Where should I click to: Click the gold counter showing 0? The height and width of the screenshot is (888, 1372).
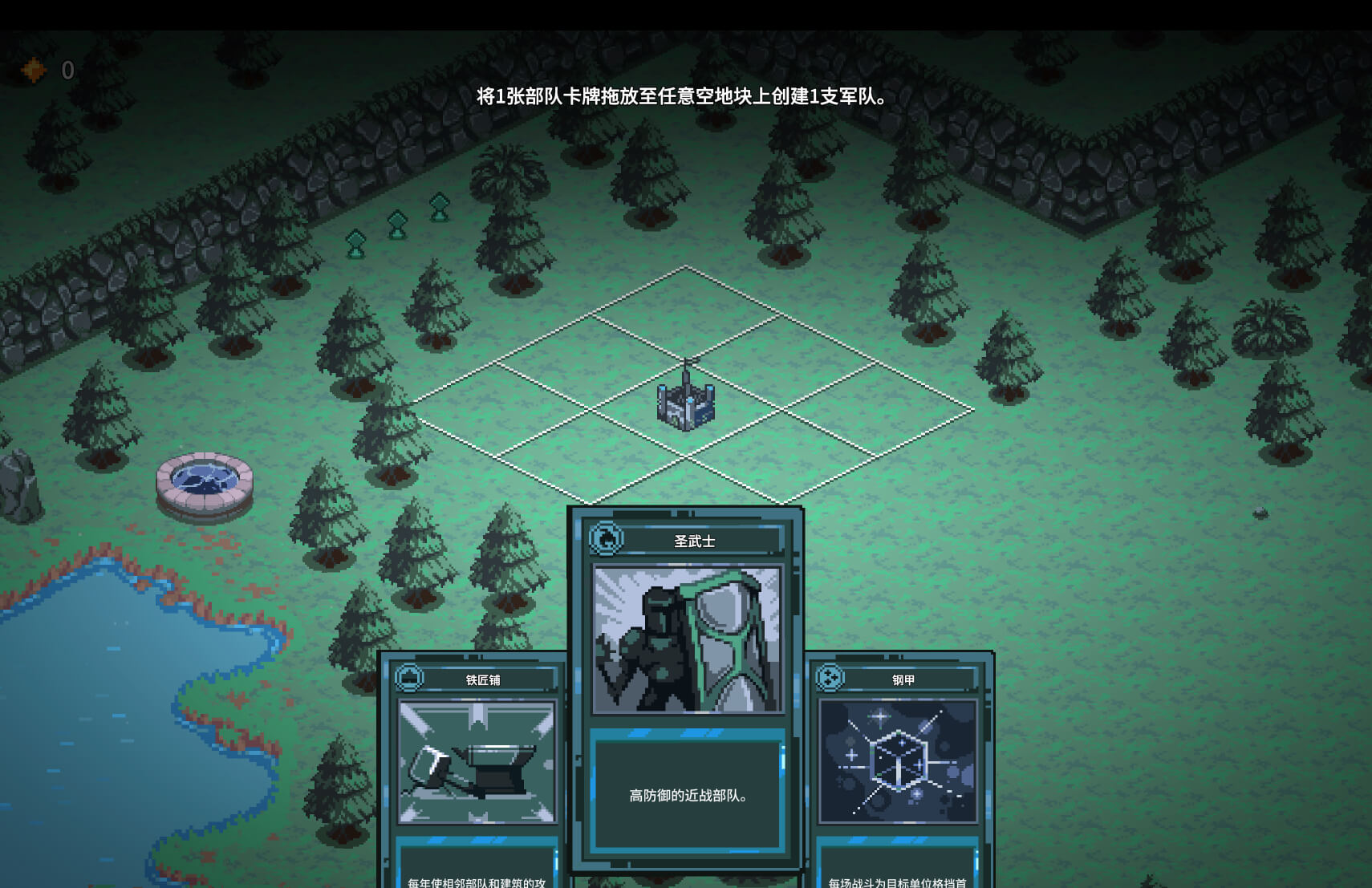click(x=67, y=71)
